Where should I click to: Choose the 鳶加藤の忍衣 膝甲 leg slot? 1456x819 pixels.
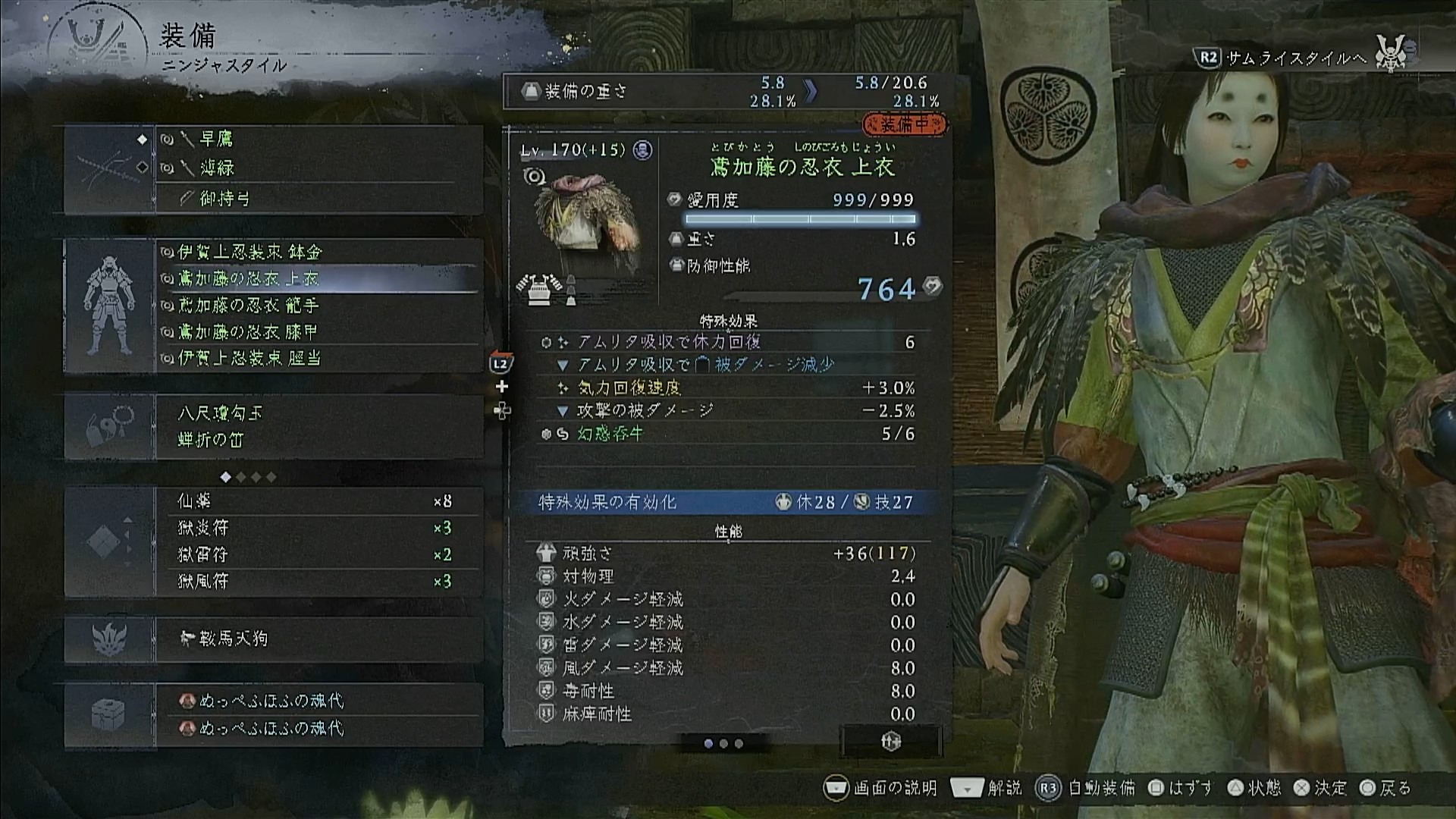click(318, 332)
